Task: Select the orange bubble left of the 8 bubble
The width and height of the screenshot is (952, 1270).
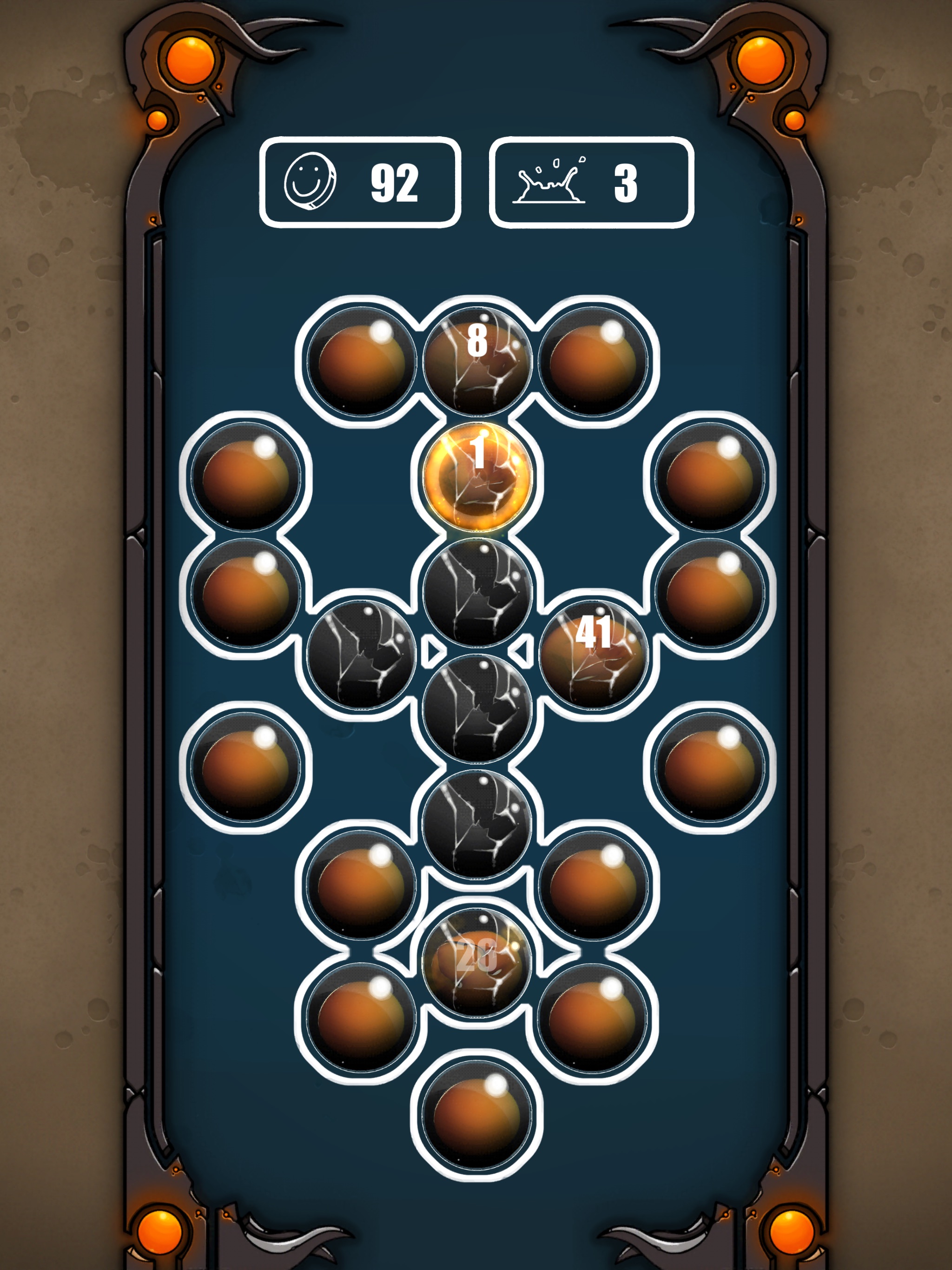Action: (x=361, y=361)
